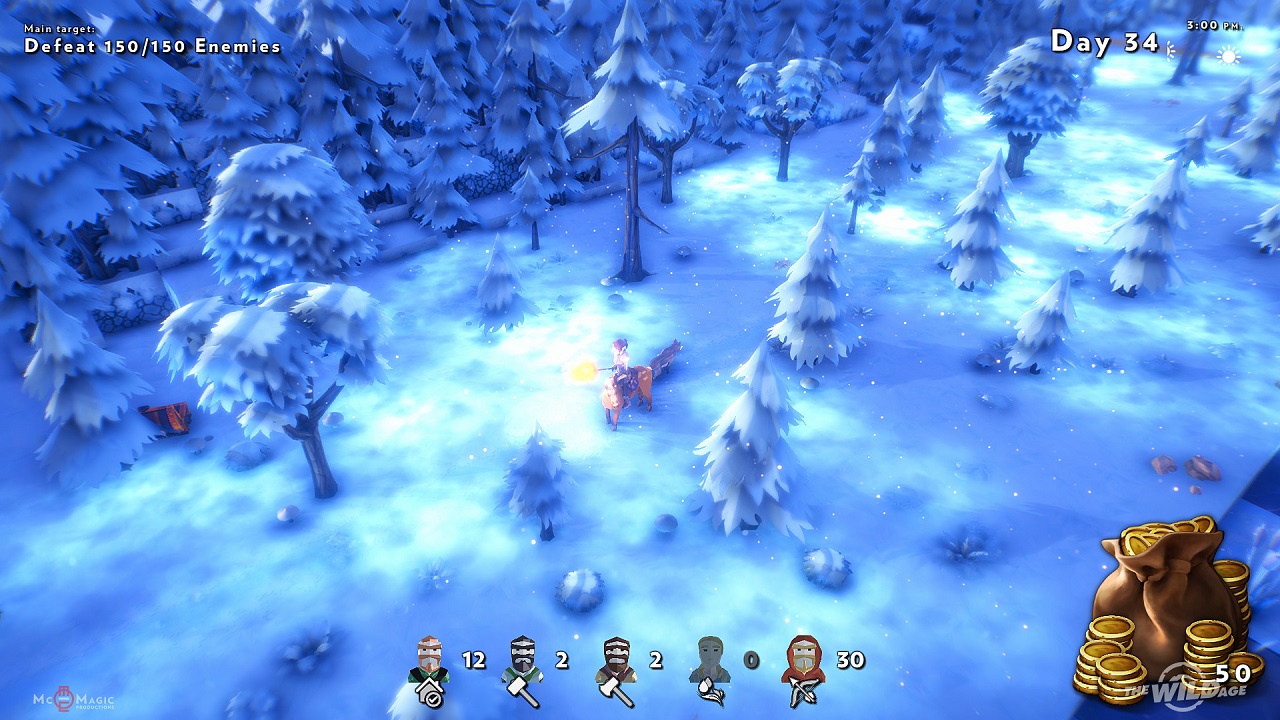Select the greyed-out farmer icon with plant
1280x720 pixels.
pyautogui.click(x=709, y=667)
